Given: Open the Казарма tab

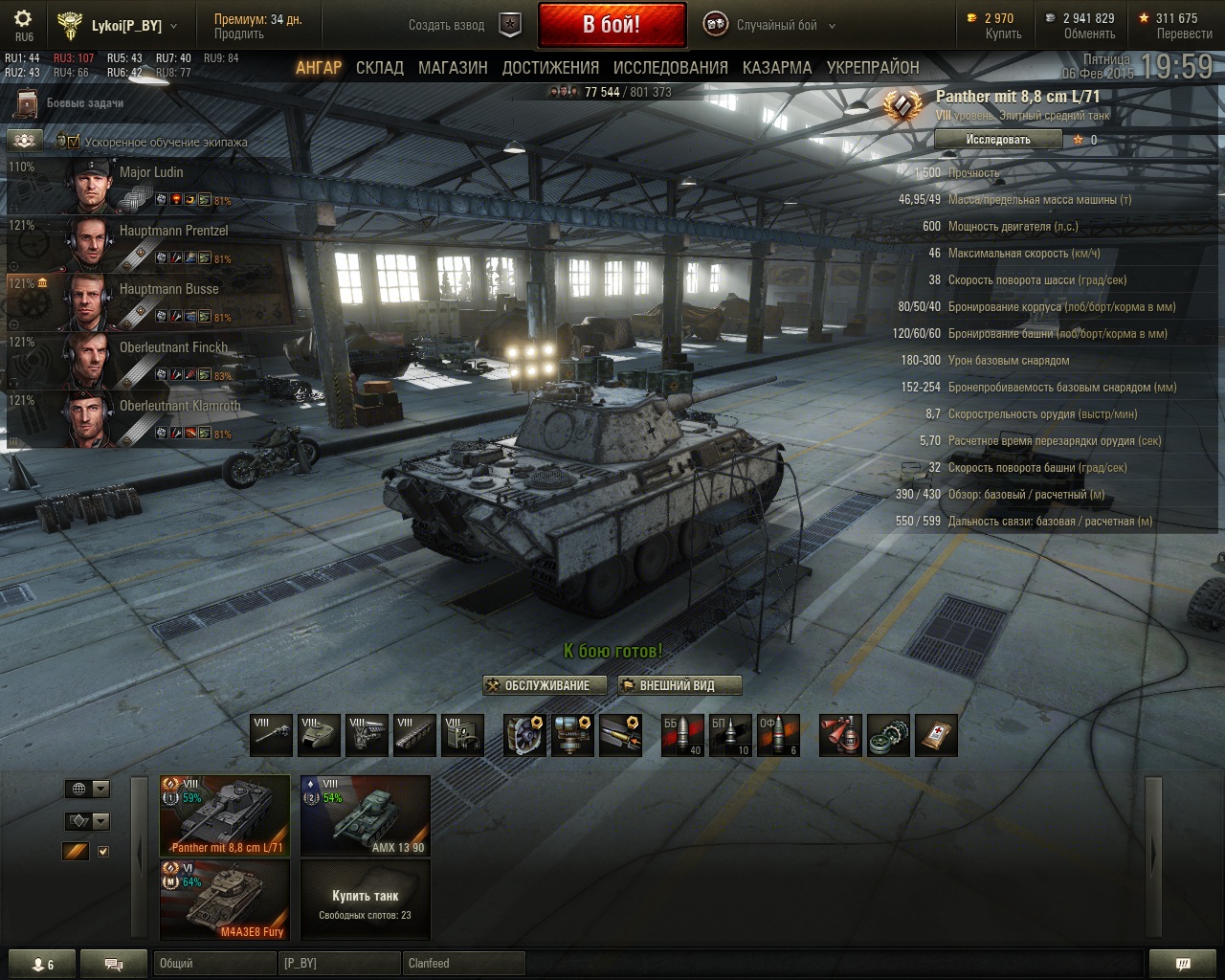Looking at the screenshot, I should (x=776, y=68).
